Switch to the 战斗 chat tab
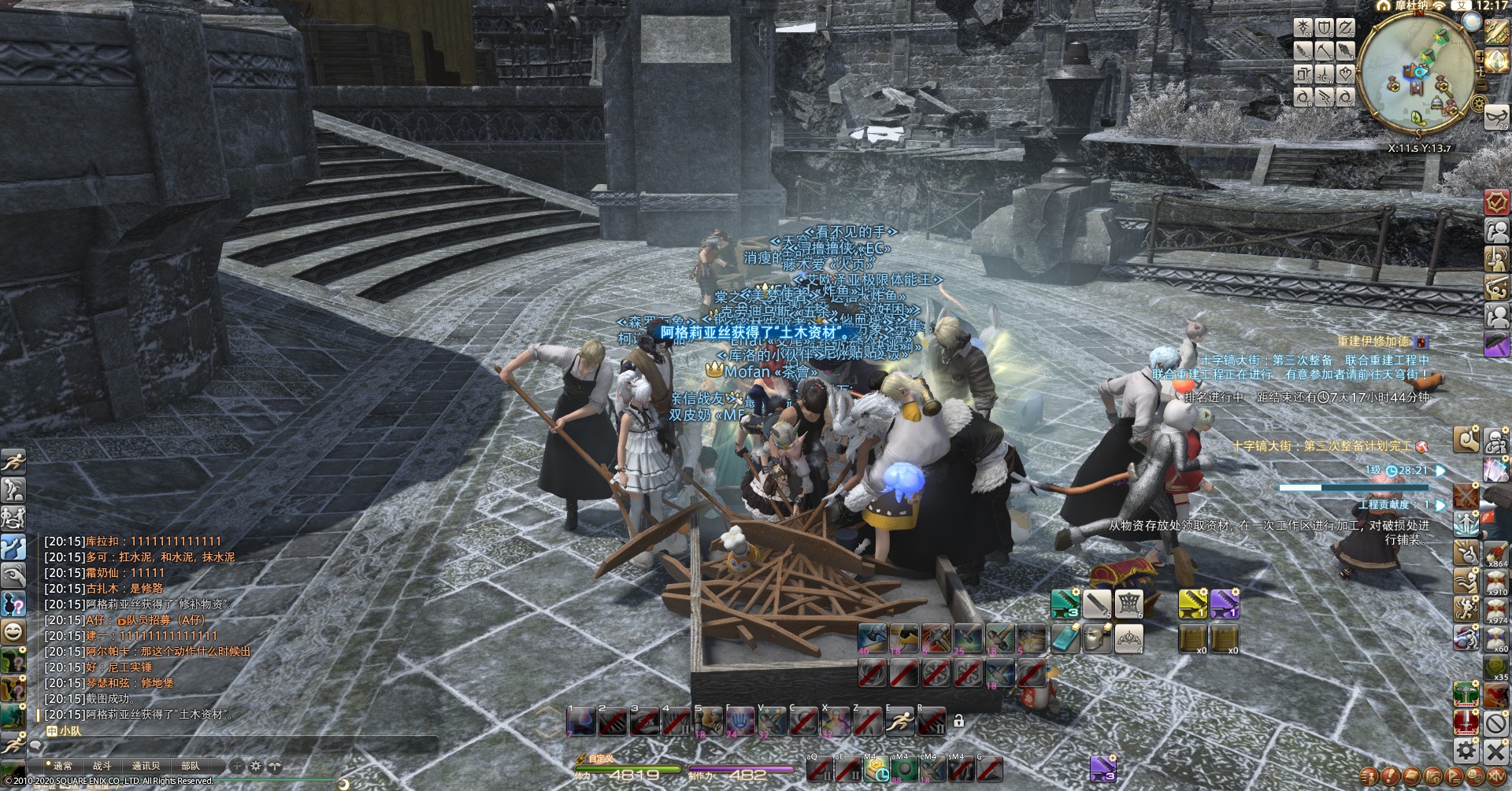 102,765
